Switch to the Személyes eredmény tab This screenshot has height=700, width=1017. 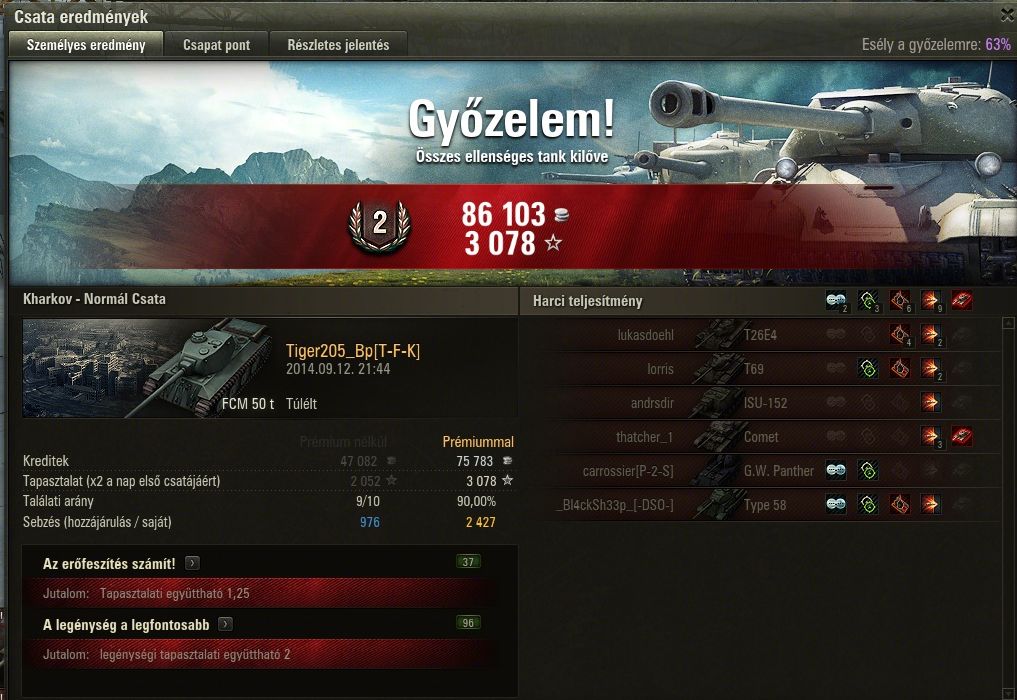(x=86, y=45)
